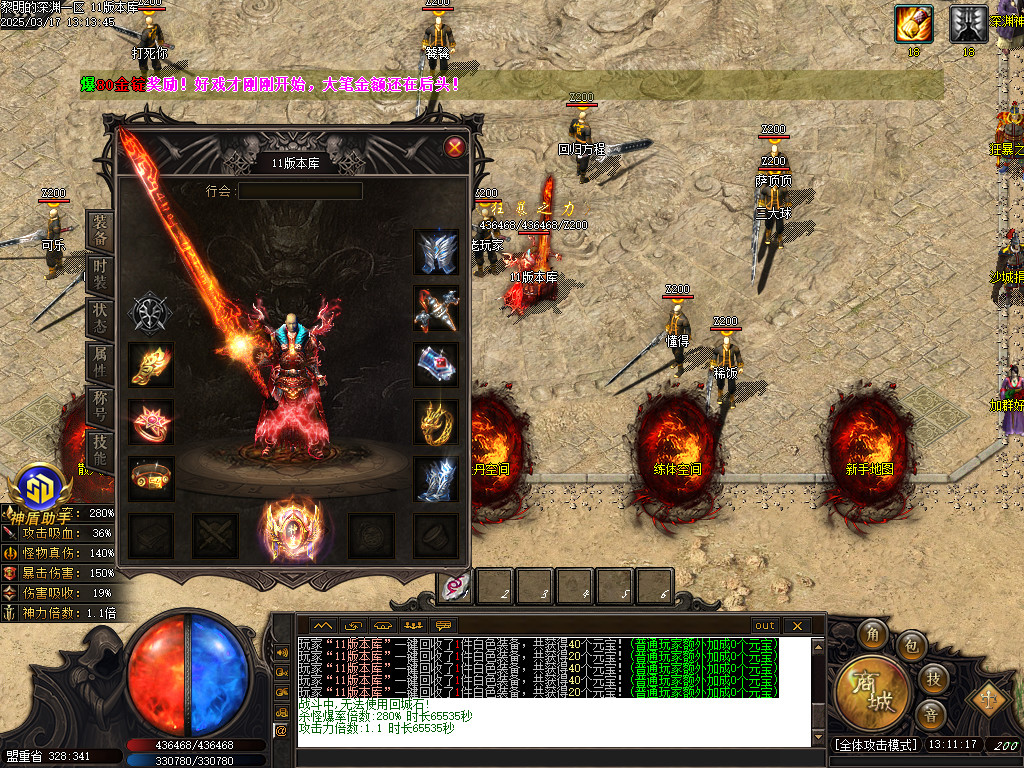The width and height of the screenshot is (1024, 768).
Task: Switch to the 装备 equipment tab
Action: coord(100,231)
